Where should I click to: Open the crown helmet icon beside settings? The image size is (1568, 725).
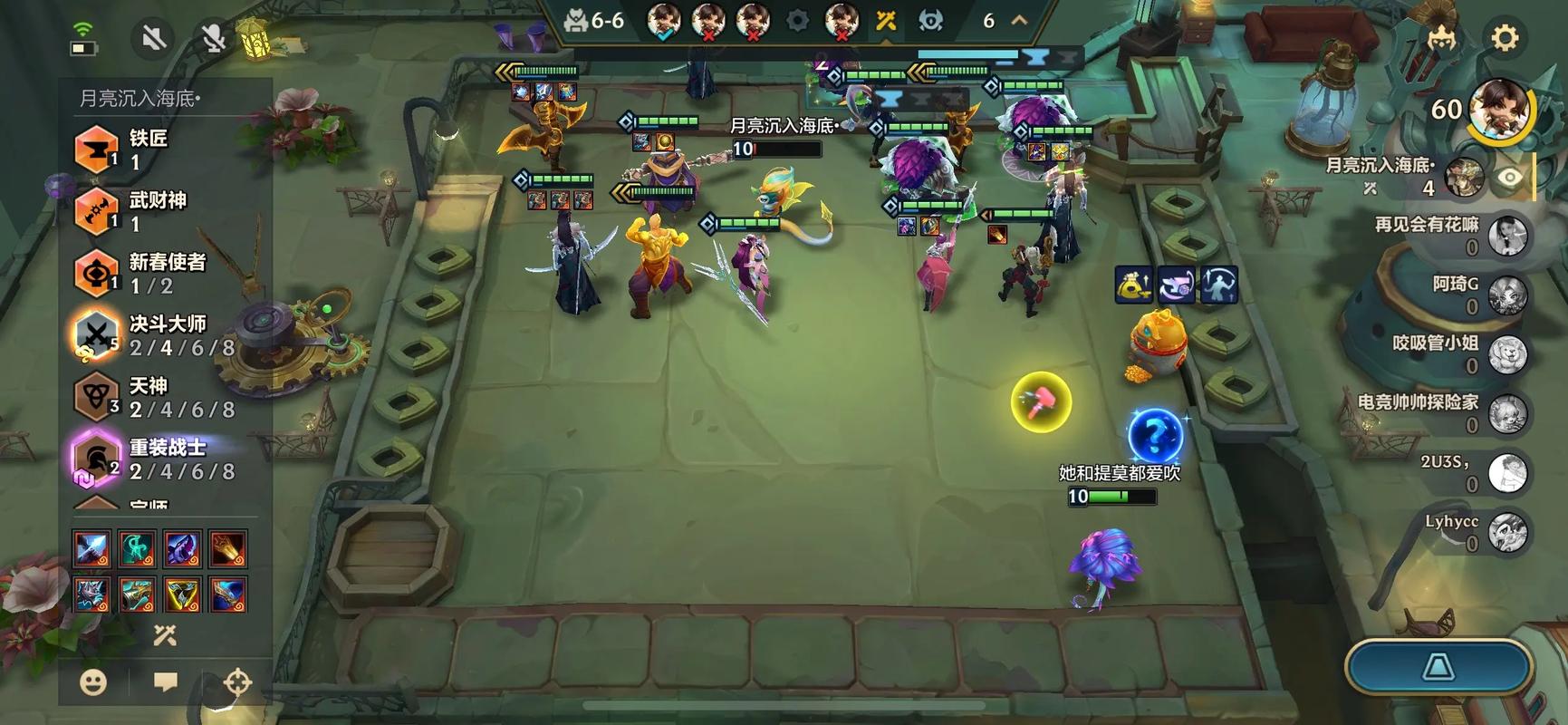point(1441,38)
